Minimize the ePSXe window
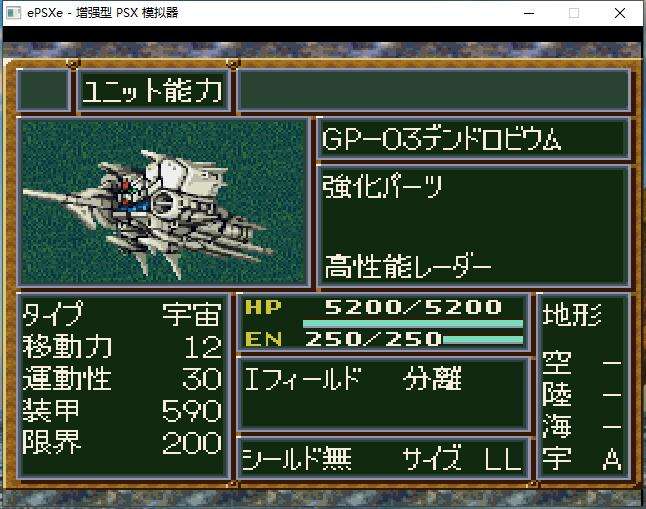The image size is (646, 509). click(527, 14)
